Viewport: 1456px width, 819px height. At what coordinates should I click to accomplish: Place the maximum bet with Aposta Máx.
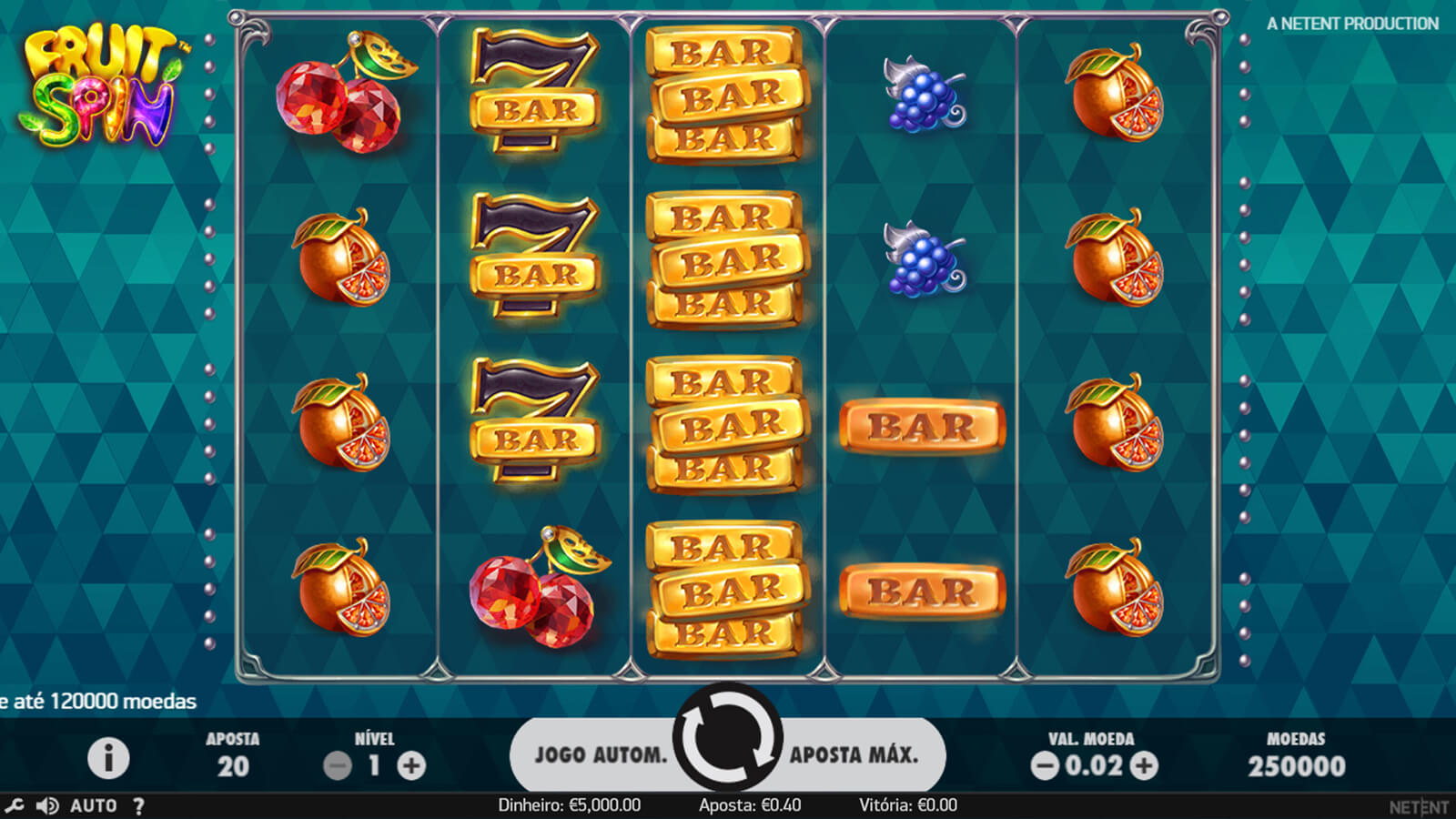click(x=854, y=754)
